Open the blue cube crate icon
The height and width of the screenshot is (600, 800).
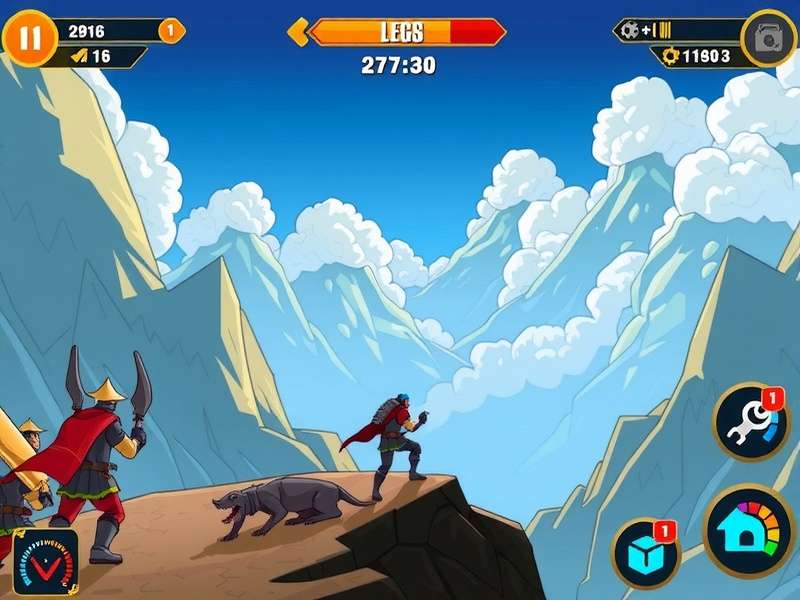(645, 553)
